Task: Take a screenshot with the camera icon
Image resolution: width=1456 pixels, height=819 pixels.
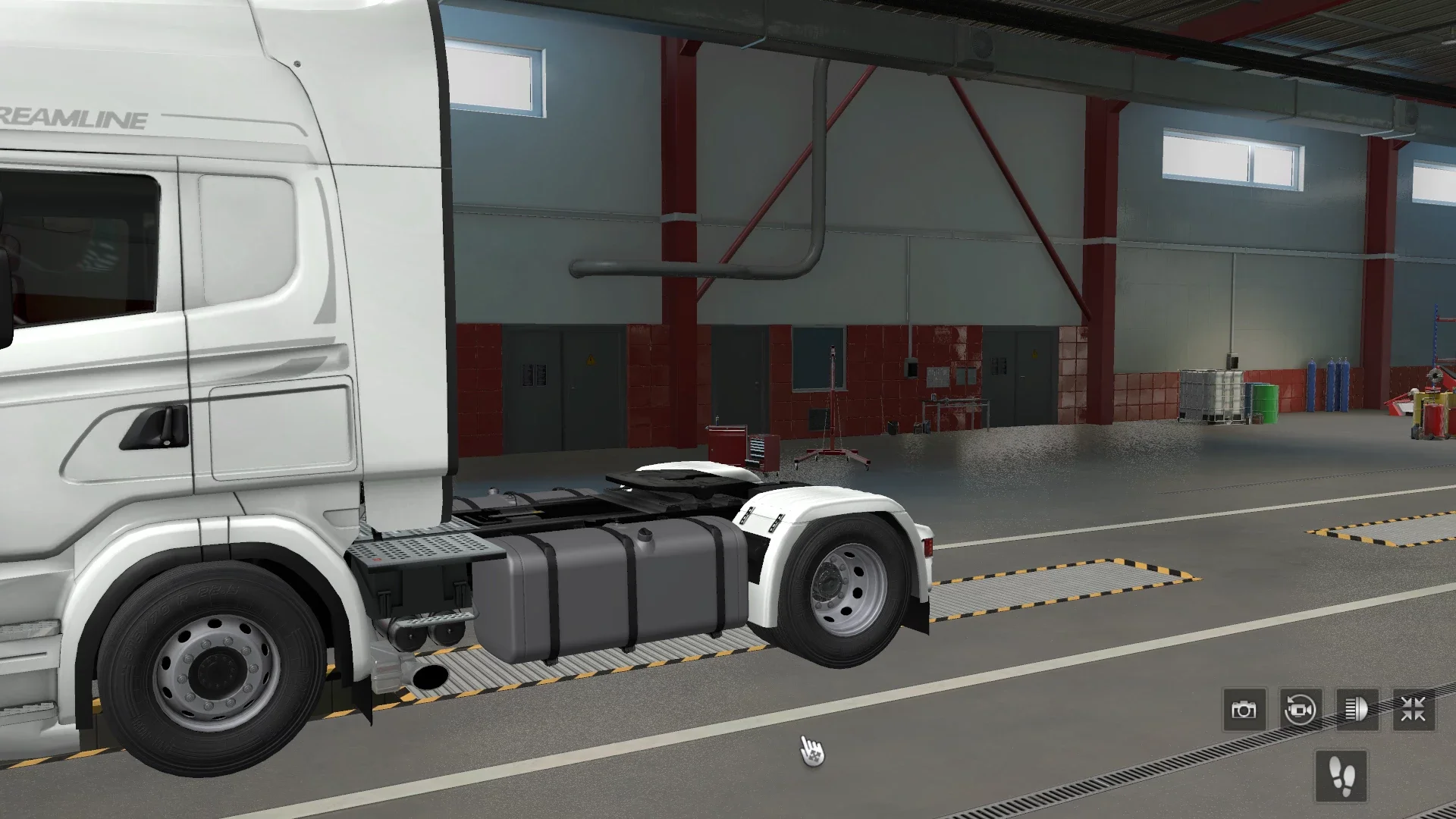Action: [x=1244, y=709]
